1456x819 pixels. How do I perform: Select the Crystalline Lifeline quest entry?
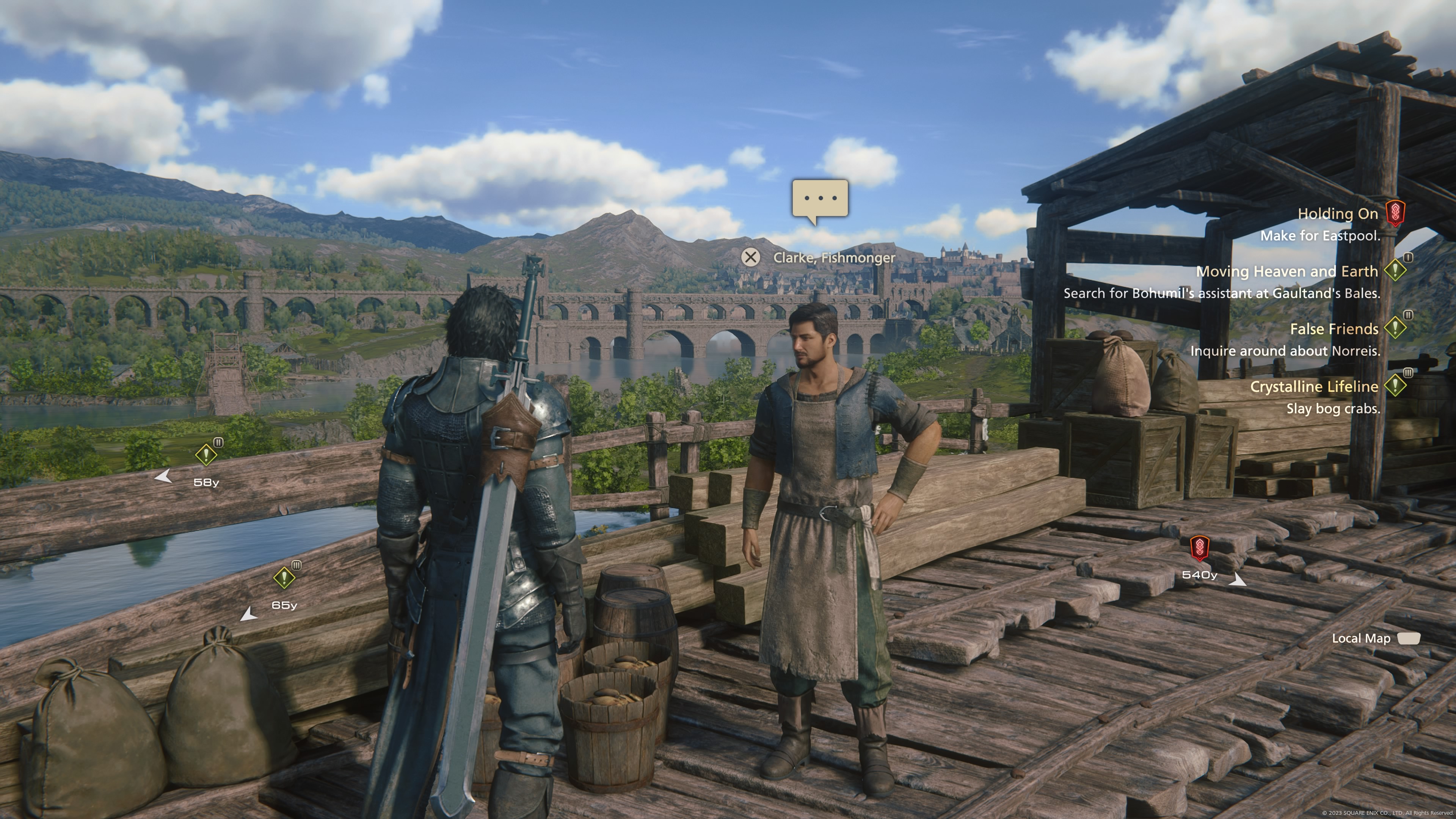(1313, 387)
